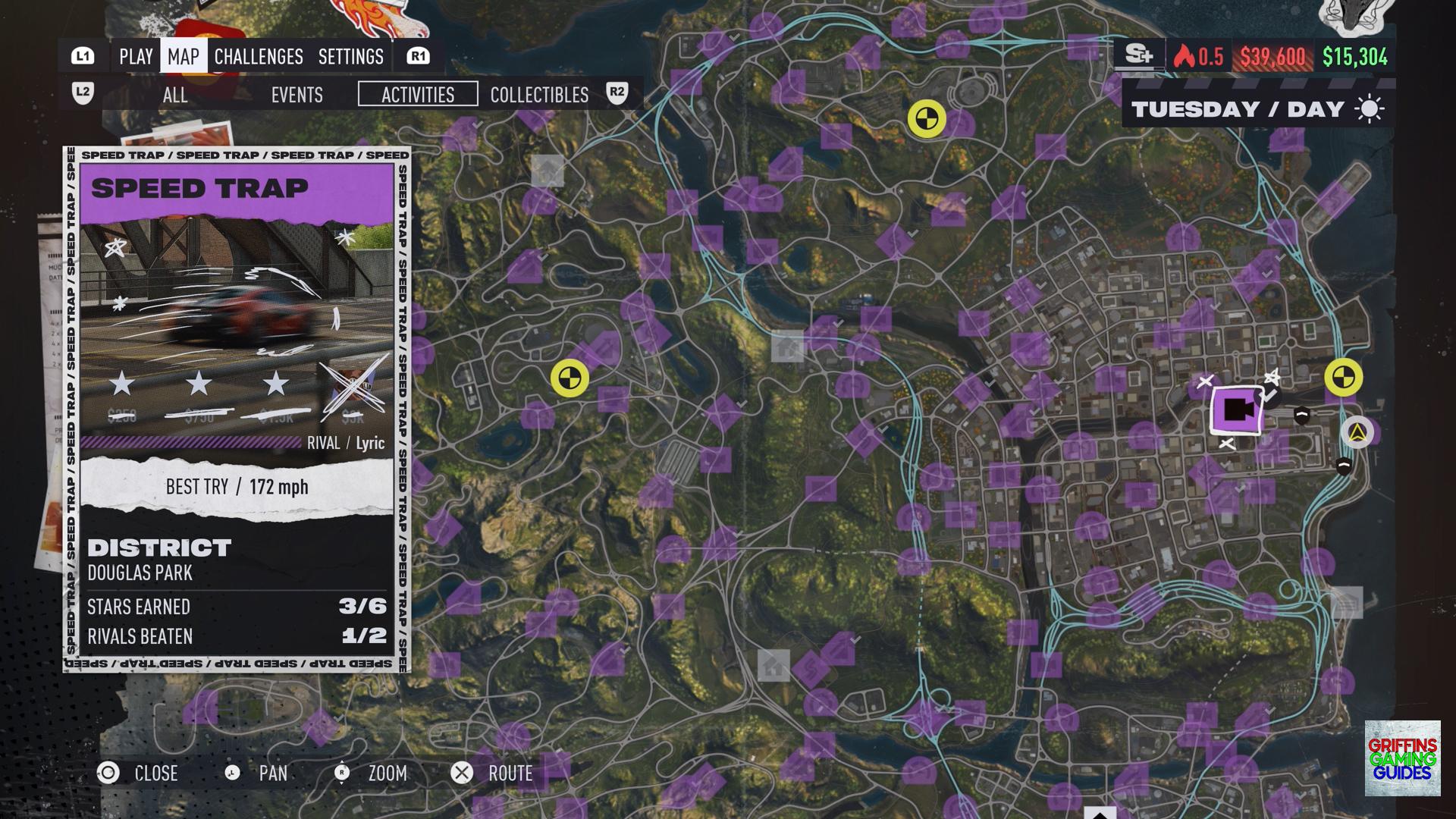The height and width of the screenshot is (819, 1456).
Task: Select the highlighted speed trap camera marker
Action: (1237, 410)
